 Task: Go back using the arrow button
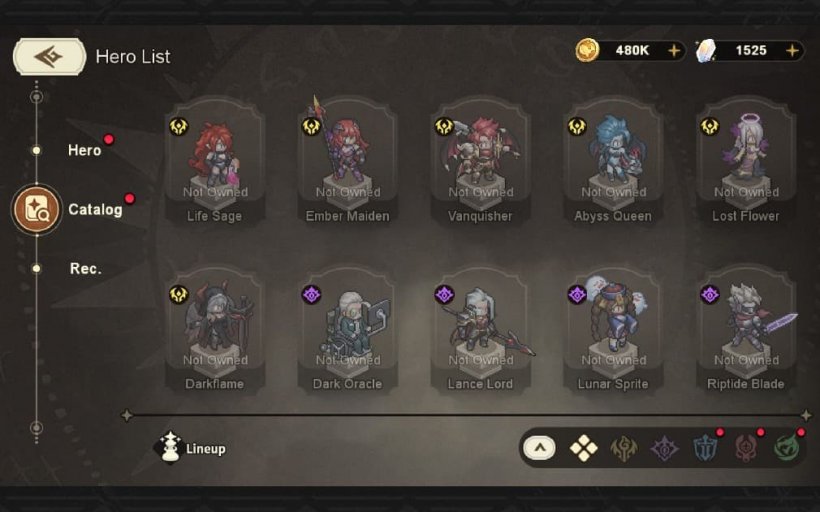point(48,57)
